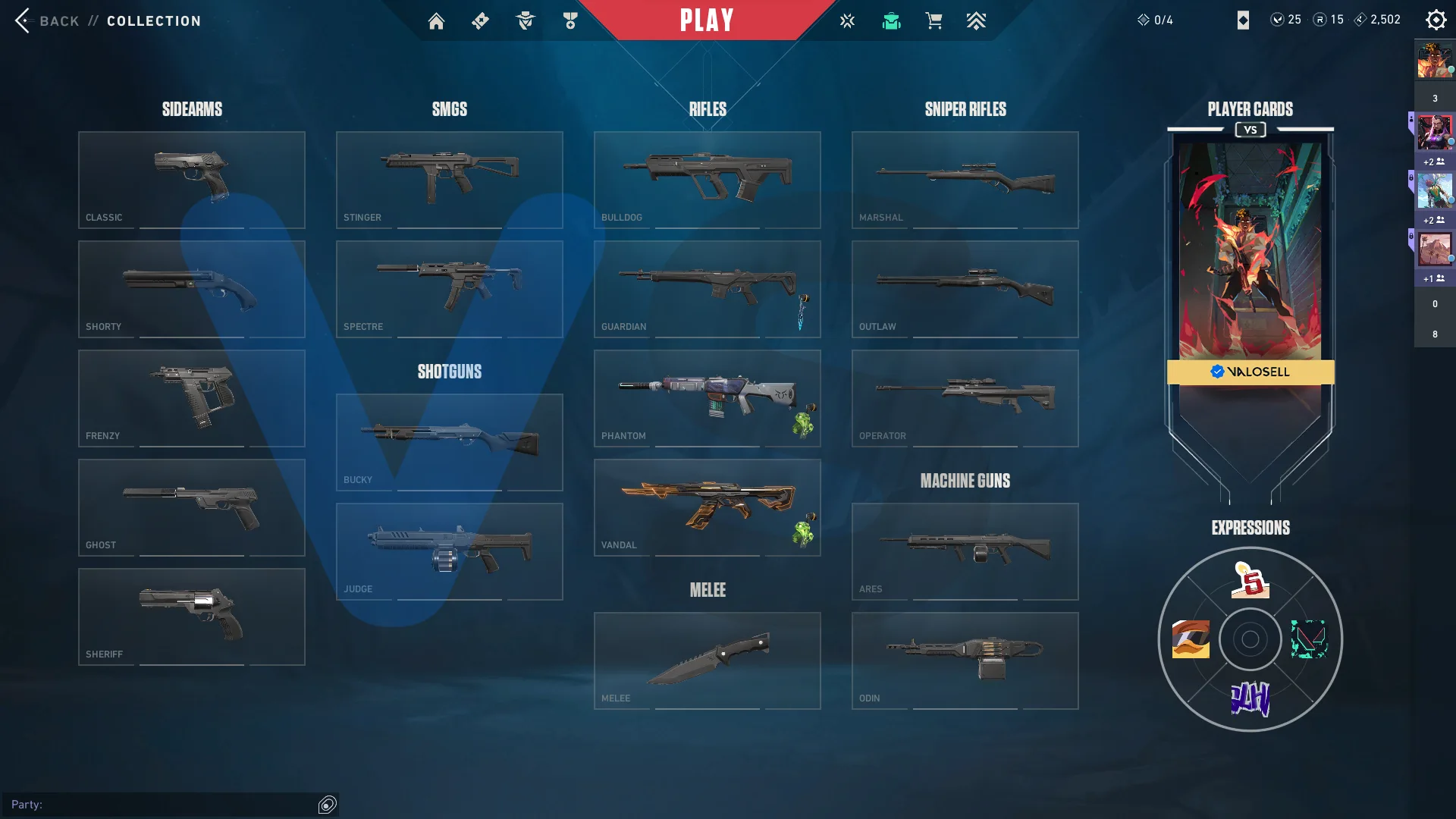1456x819 pixels.
Task: Select the Classic sidearm slot
Action: pyautogui.click(x=192, y=180)
